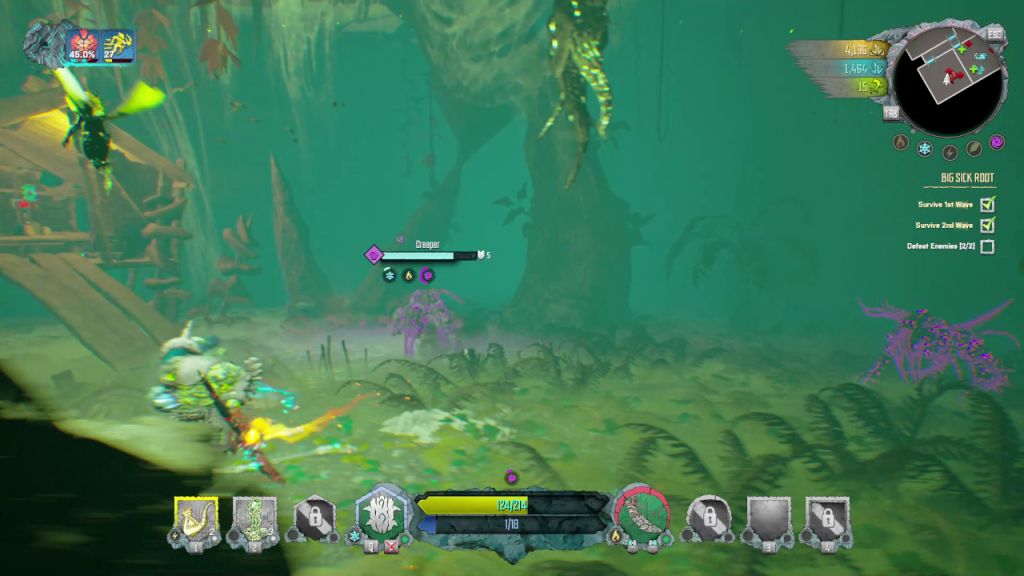Choose the snowflake frost element icon under the minimap

tap(925, 149)
